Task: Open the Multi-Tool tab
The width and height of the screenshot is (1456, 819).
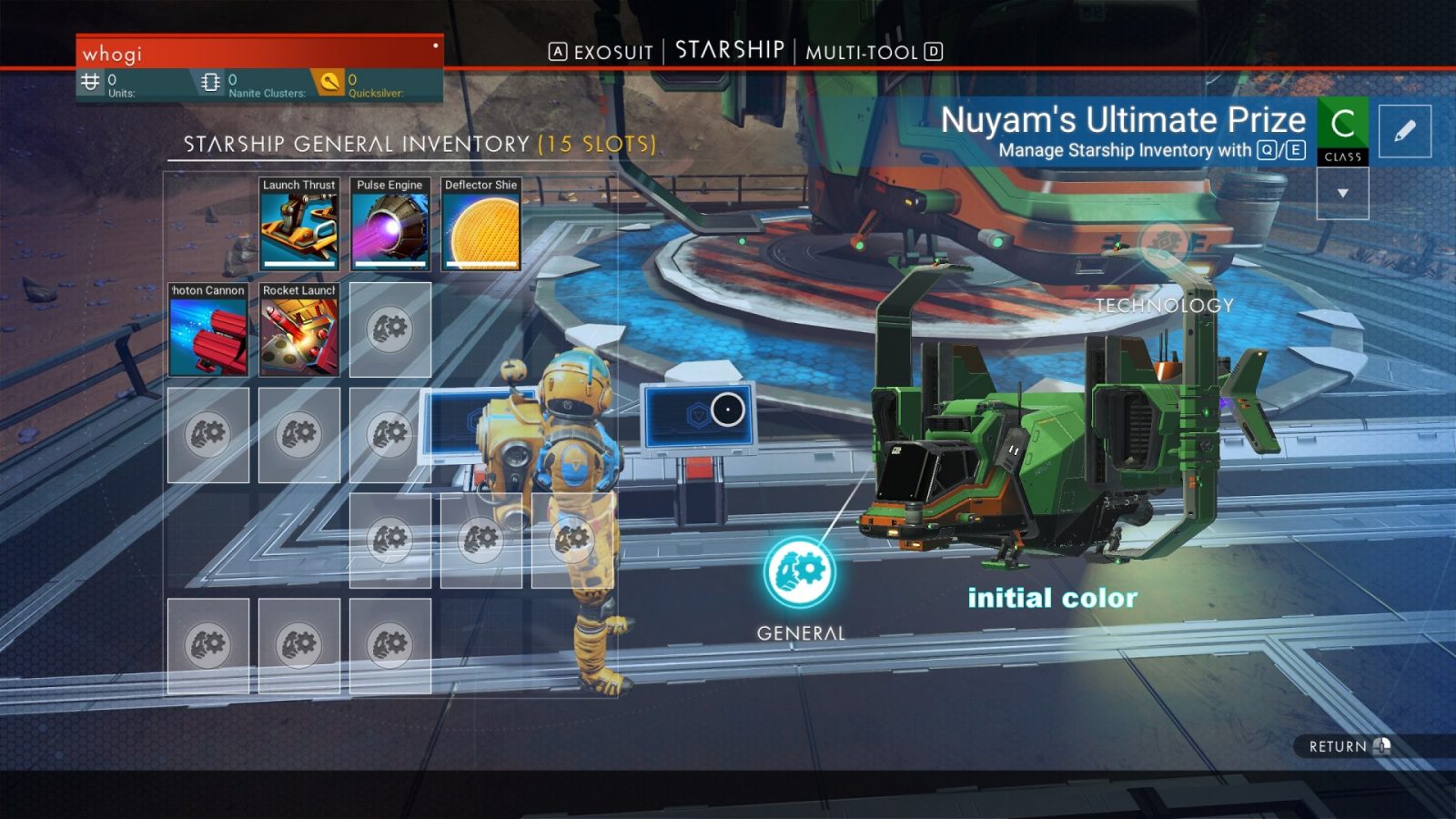Action: tap(862, 52)
